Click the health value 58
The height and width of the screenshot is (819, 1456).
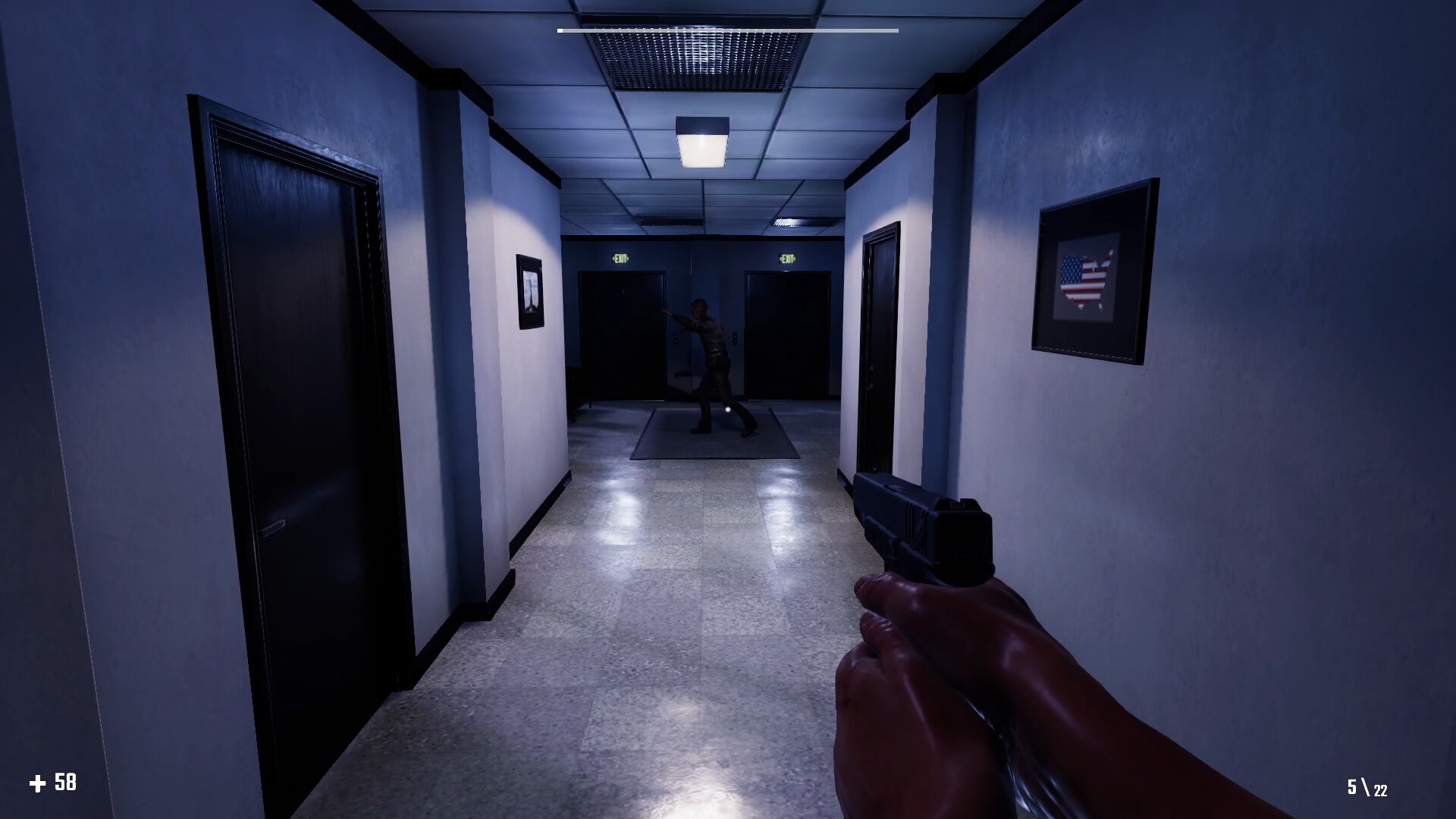65,780
